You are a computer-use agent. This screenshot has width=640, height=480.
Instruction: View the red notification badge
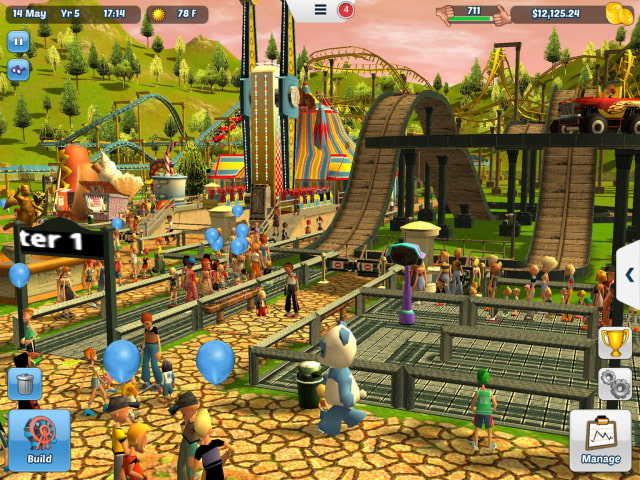coord(346,10)
